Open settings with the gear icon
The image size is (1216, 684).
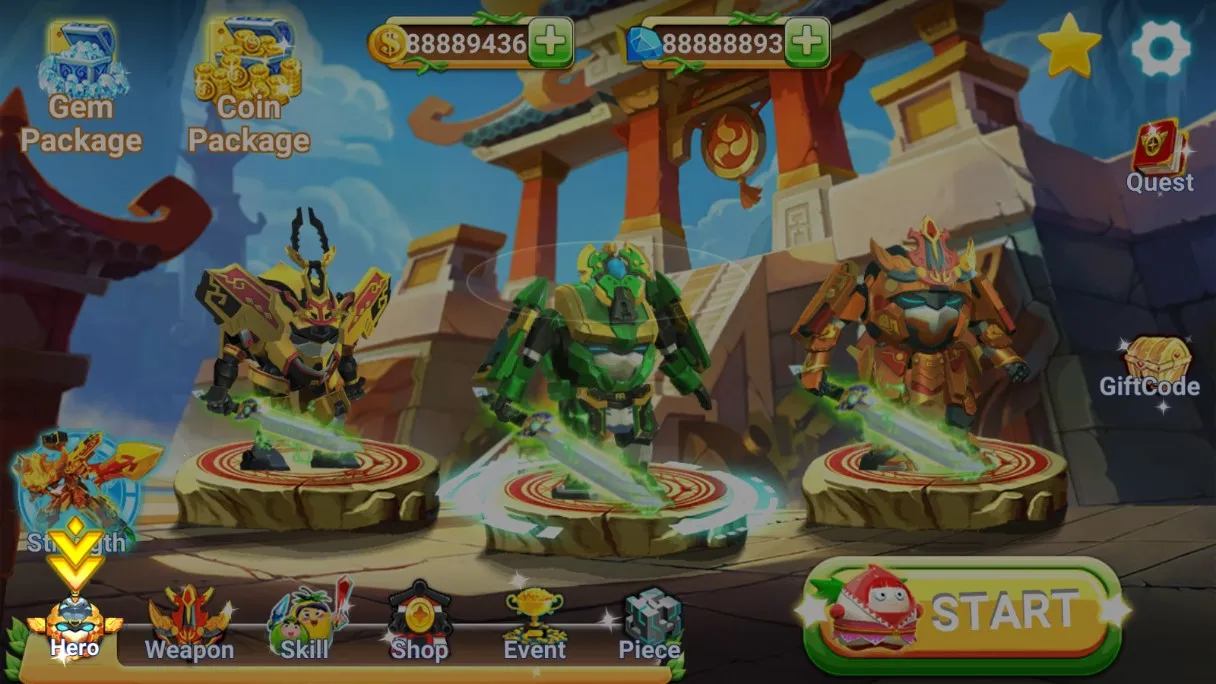(x=1160, y=47)
